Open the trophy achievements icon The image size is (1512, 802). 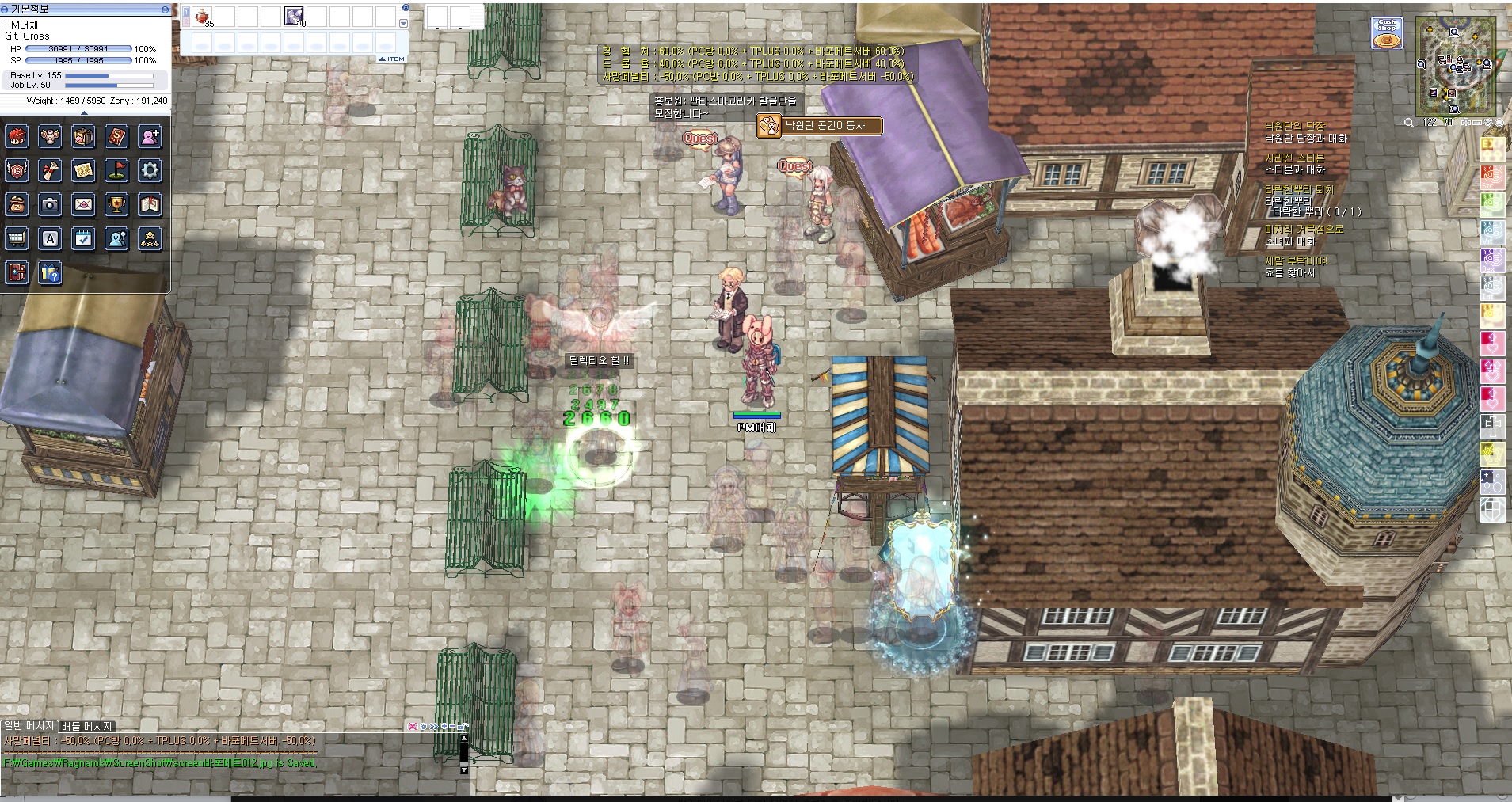click(x=116, y=204)
